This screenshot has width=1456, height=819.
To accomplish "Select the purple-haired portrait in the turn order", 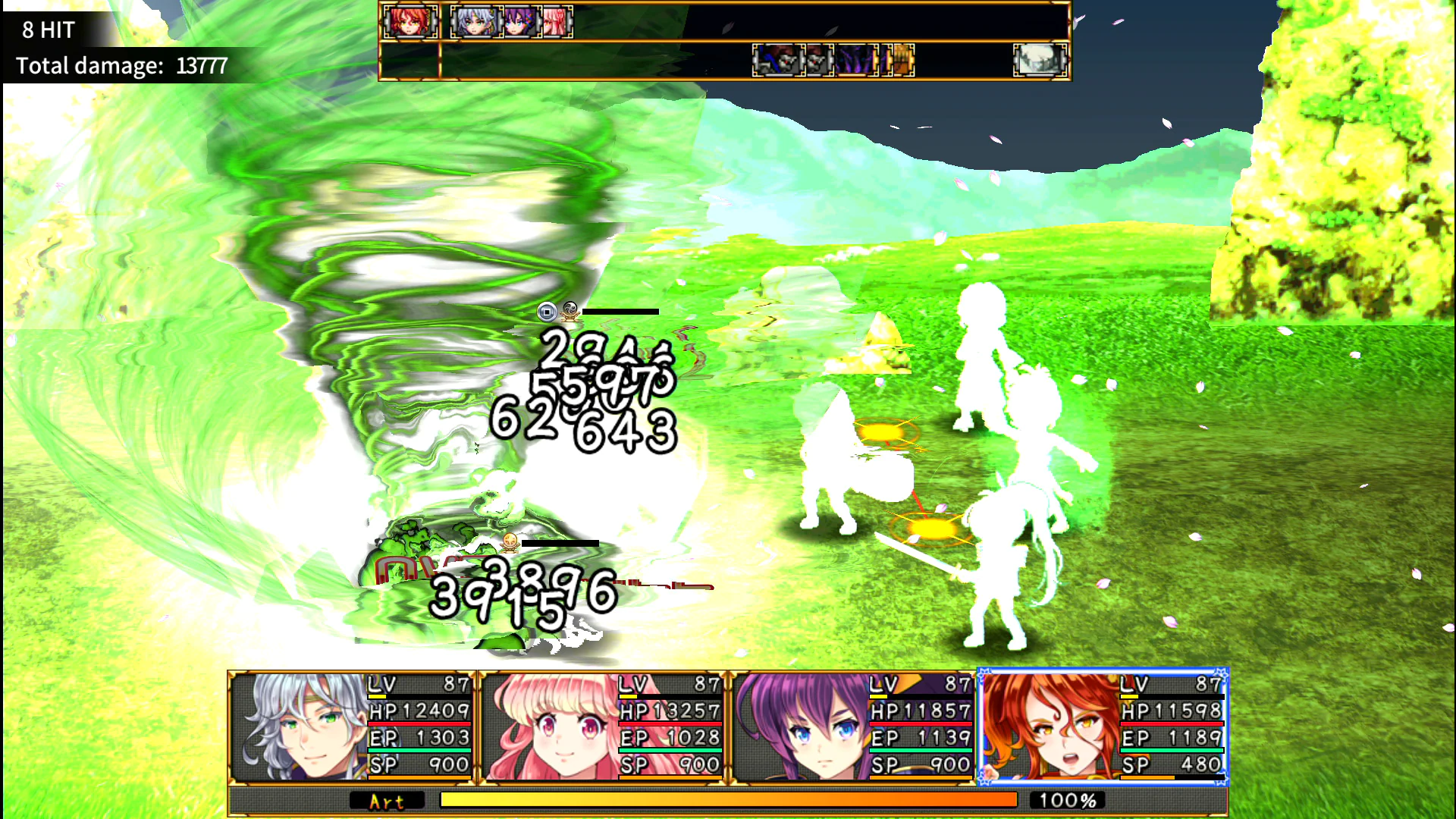I will (x=521, y=20).
